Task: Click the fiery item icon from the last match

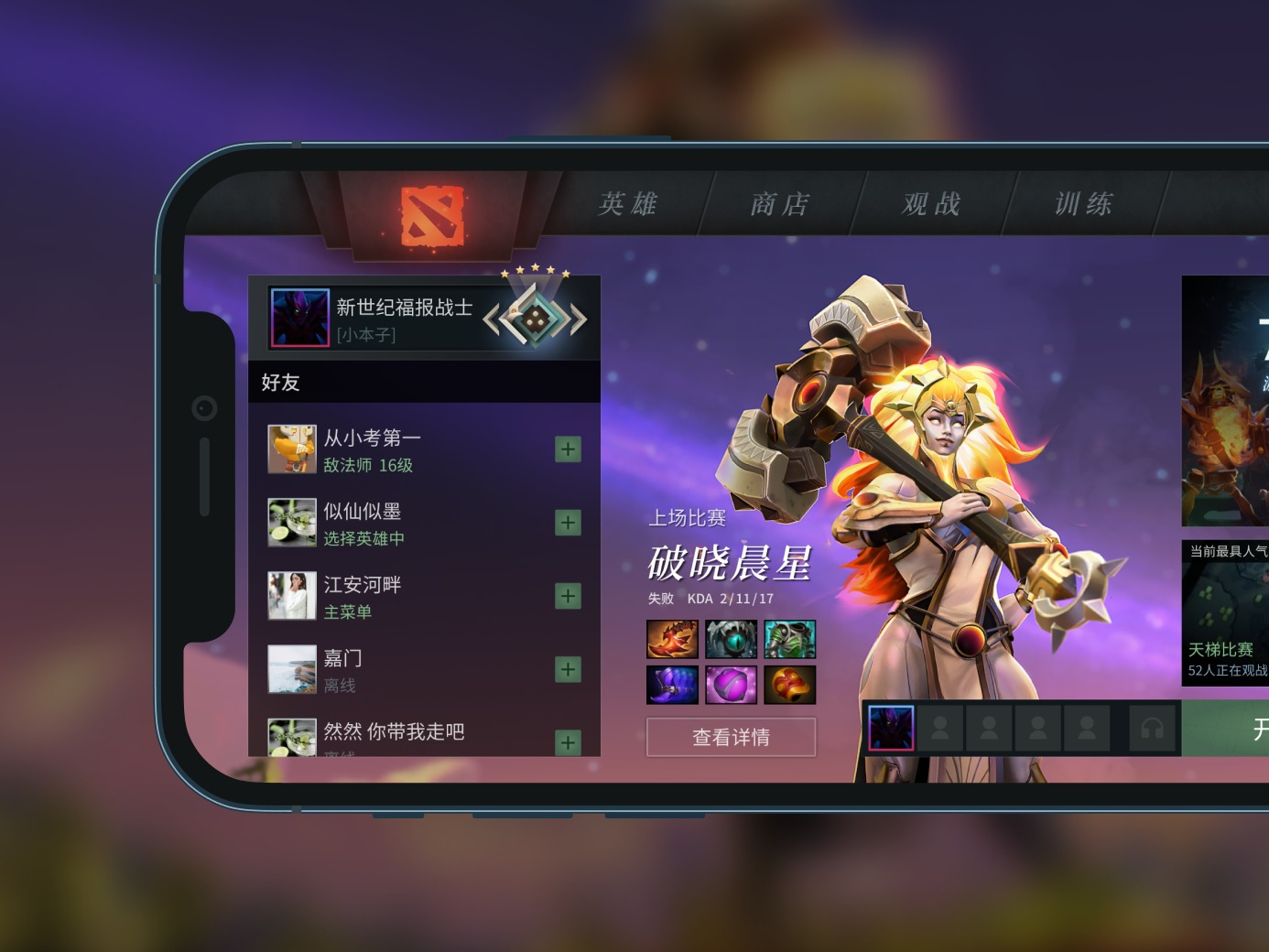Action: point(671,639)
